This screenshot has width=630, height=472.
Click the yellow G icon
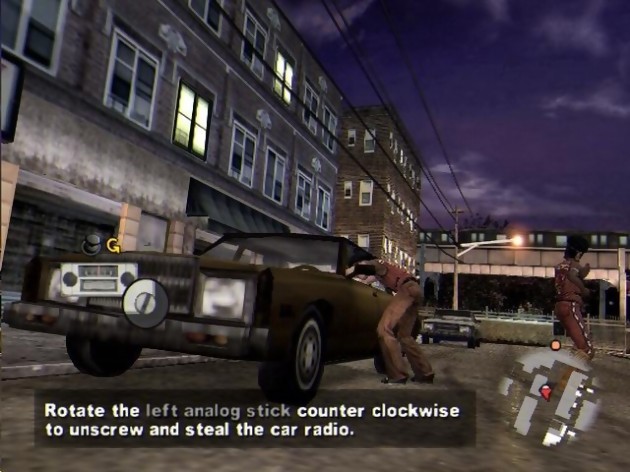point(113,245)
